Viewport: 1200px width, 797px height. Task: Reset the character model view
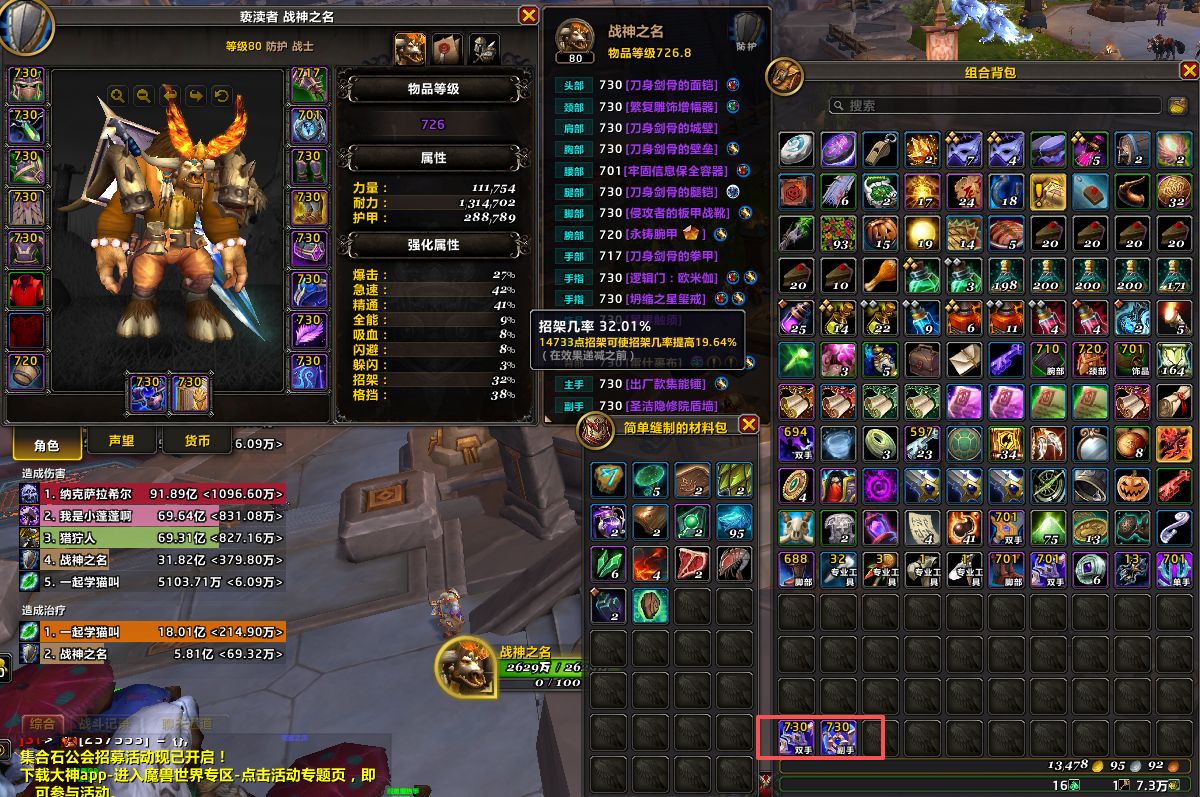221,96
